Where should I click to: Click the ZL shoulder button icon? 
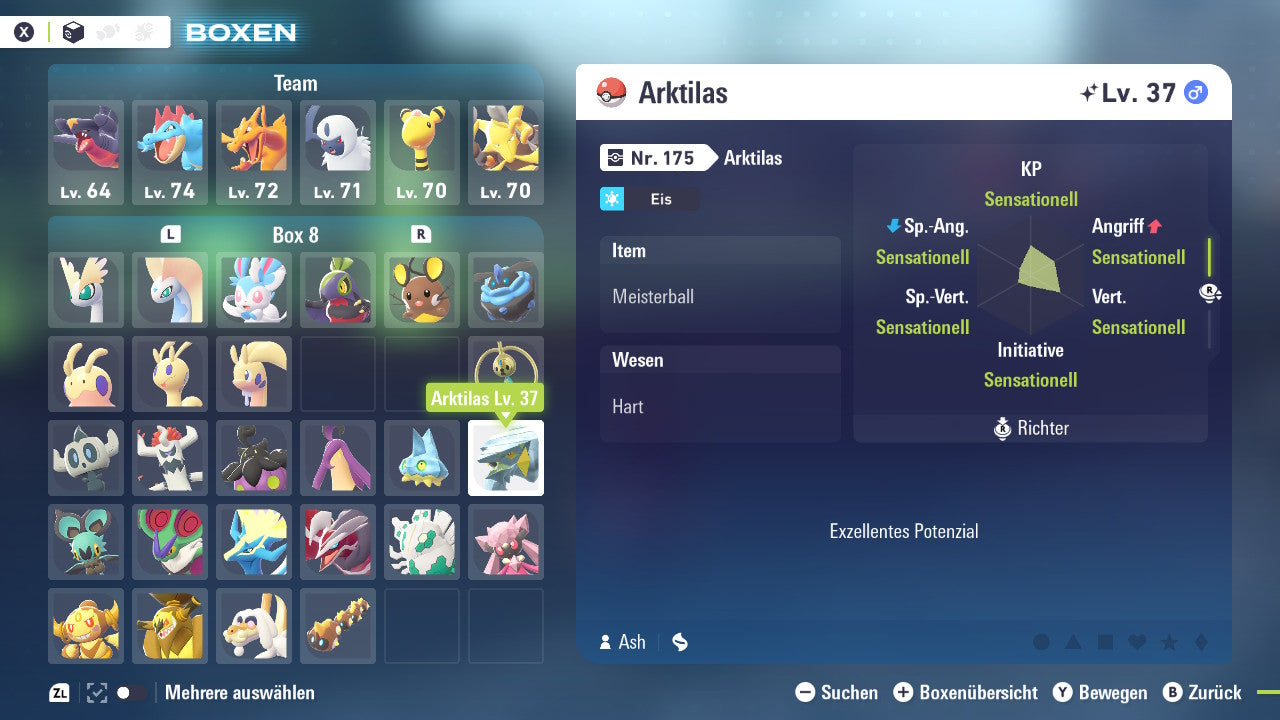point(59,692)
